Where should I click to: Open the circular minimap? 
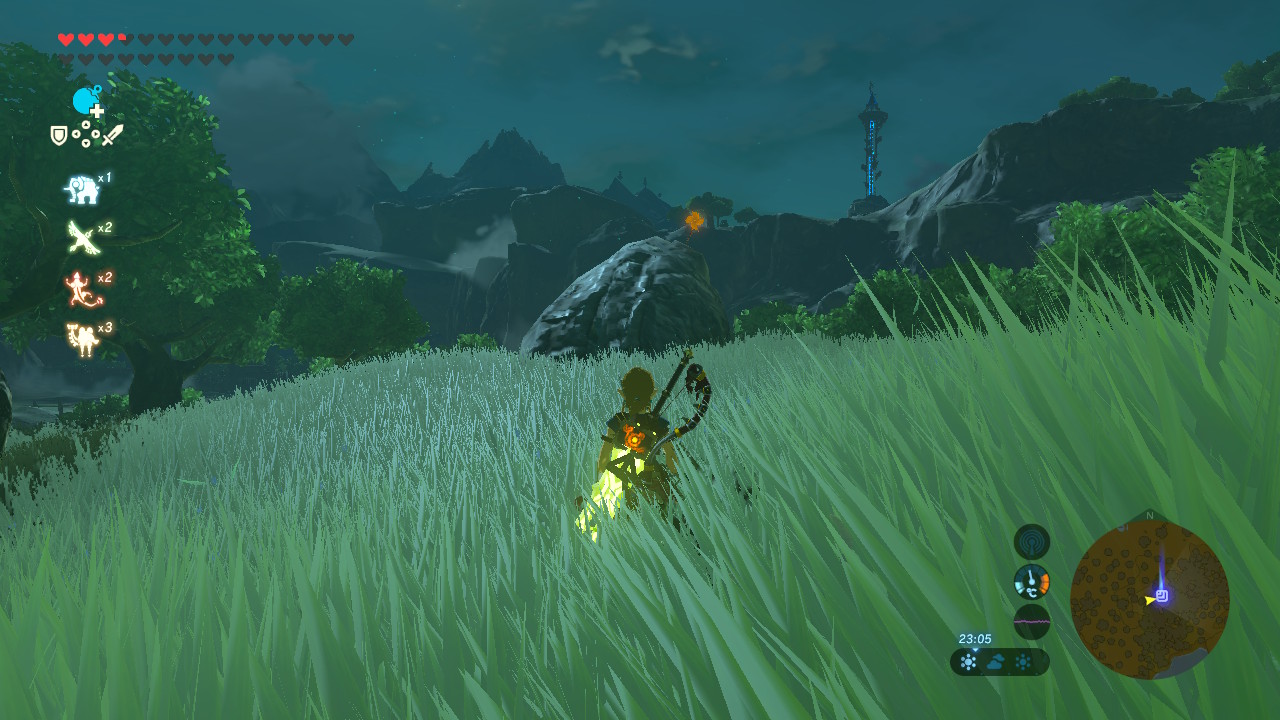[1149, 599]
